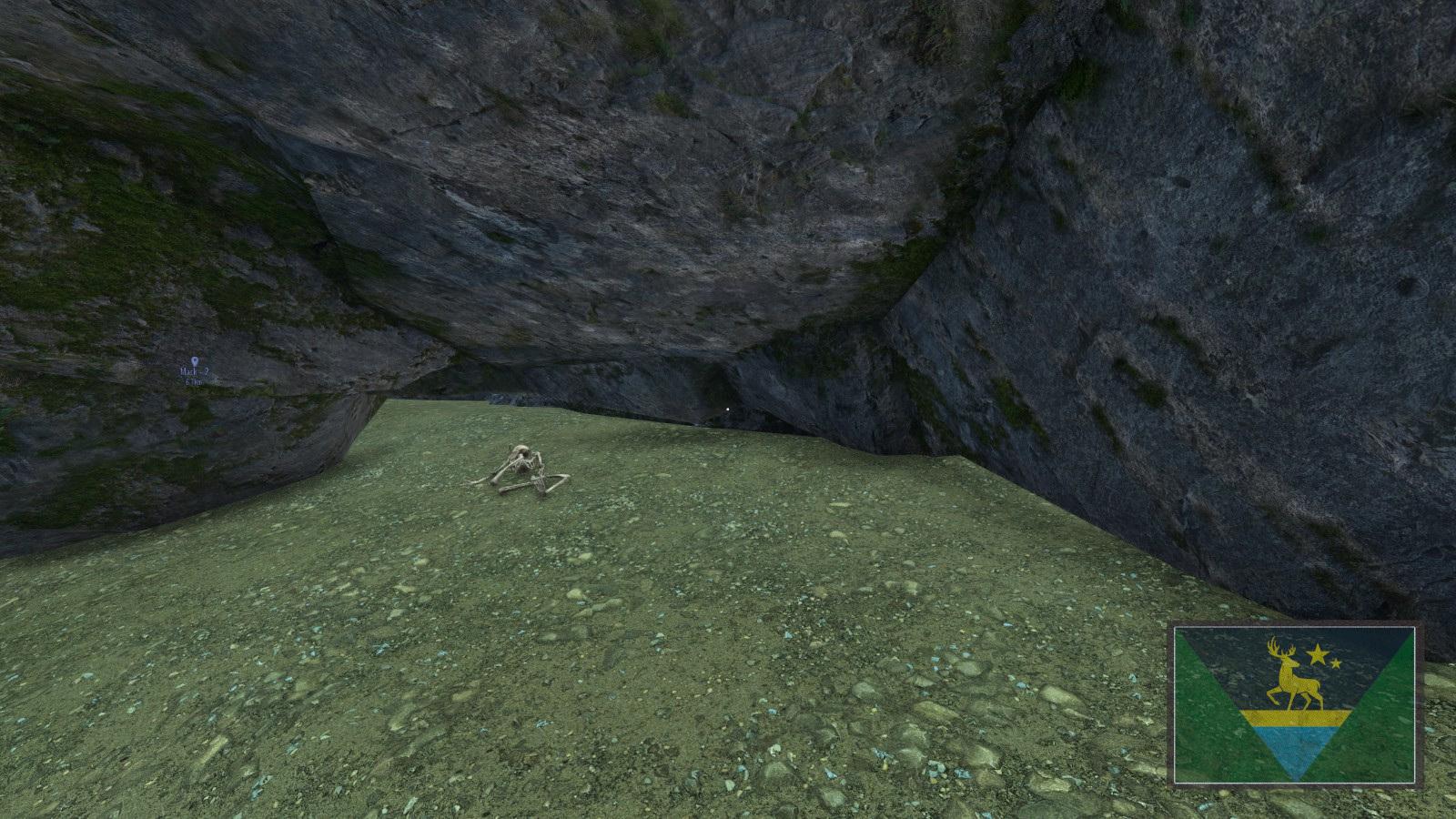Click the yellow band on the flag
This screenshot has height=819, width=1456.
pyautogui.click(x=1296, y=718)
